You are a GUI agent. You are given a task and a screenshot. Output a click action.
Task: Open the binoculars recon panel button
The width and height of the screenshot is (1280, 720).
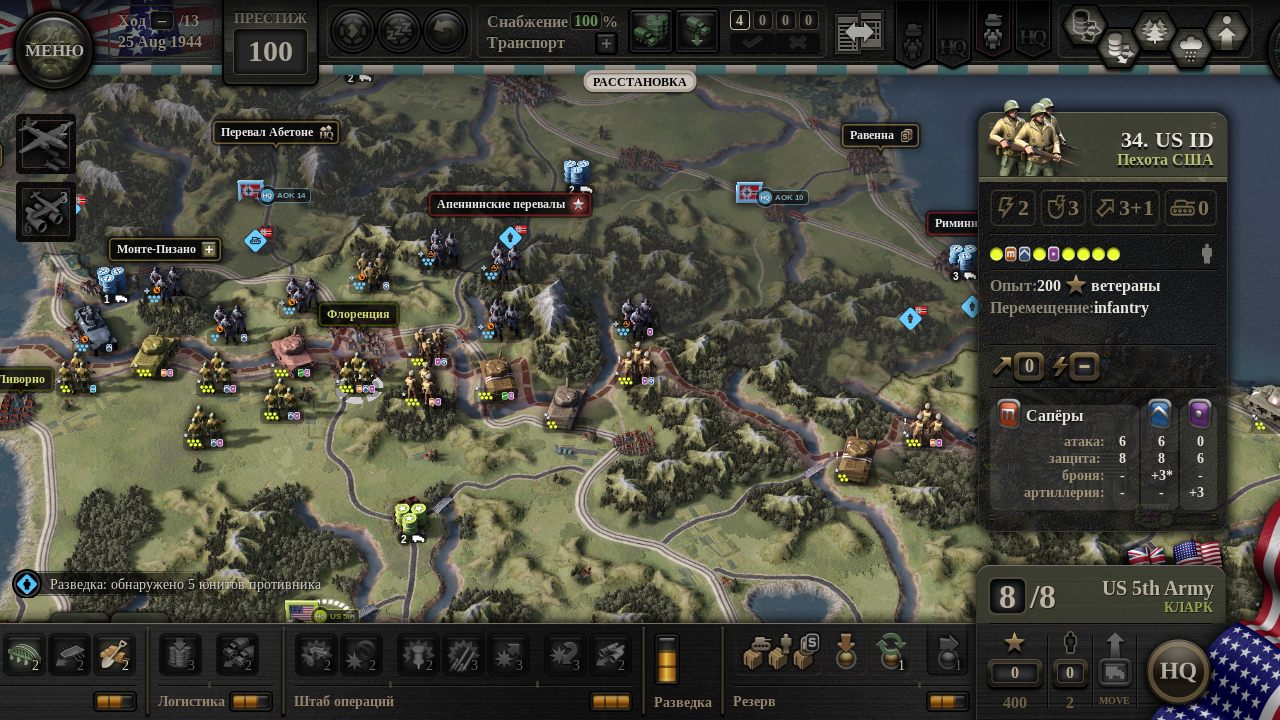click(x=46, y=211)
